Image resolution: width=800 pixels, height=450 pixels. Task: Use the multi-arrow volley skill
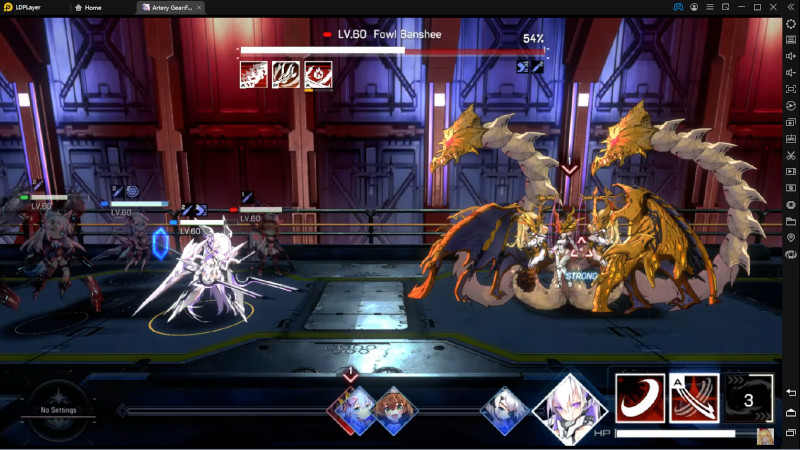694,399
